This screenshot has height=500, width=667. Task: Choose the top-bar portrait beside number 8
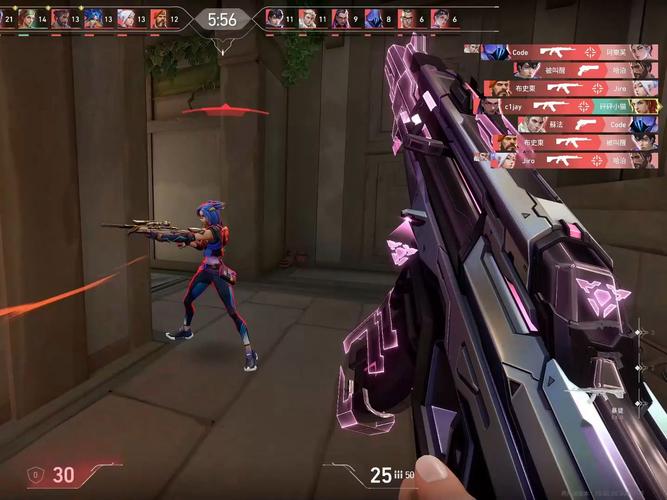point(373,18)
